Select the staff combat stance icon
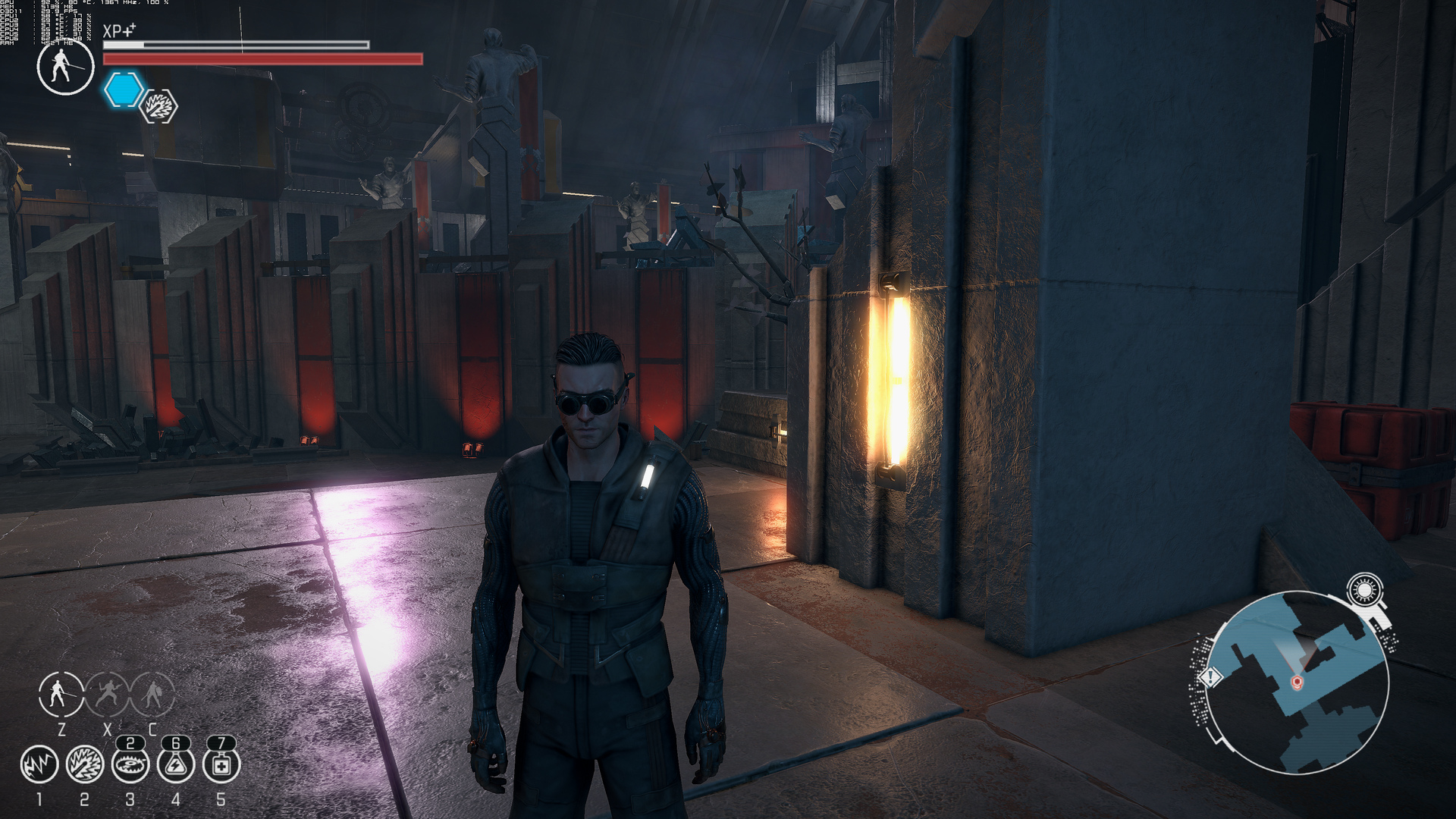 click(61, 693)
